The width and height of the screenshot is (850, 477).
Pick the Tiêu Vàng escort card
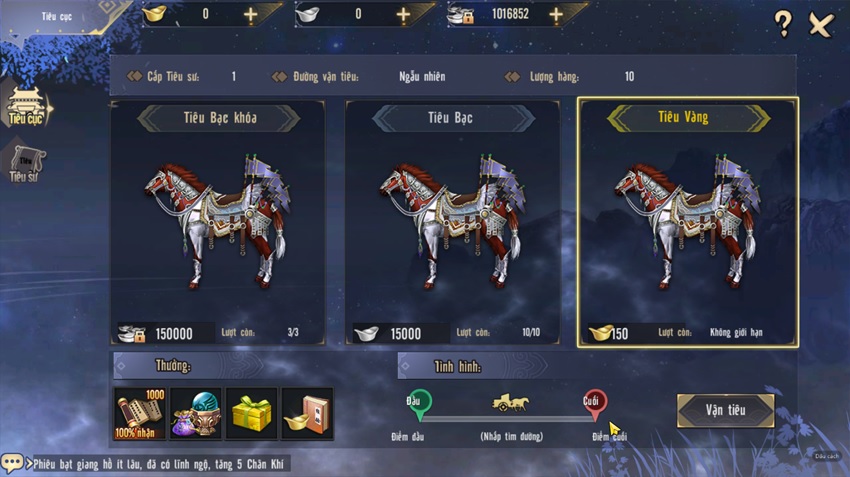tap(687, 222)
